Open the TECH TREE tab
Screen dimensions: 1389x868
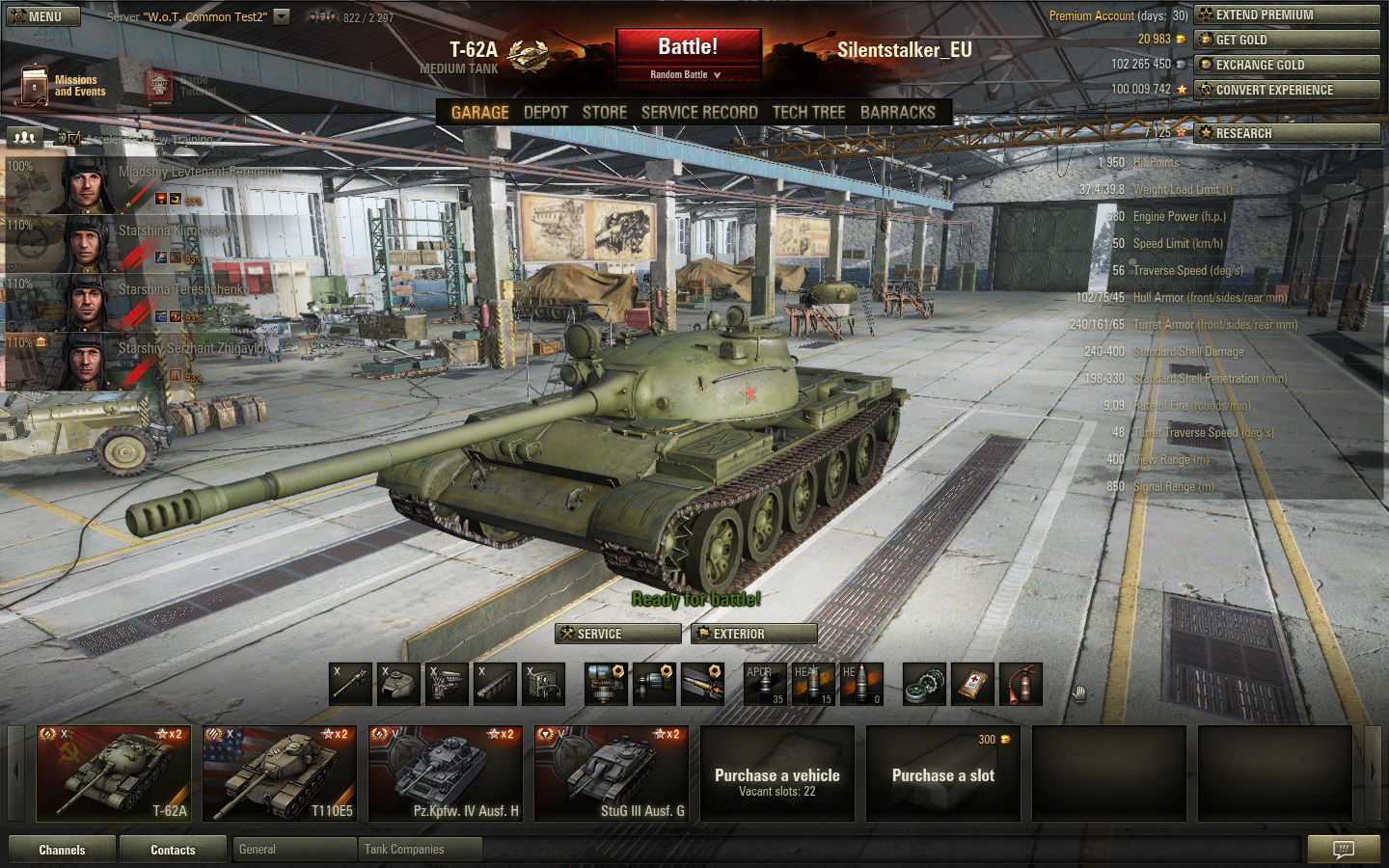pyautogui.click(x=808, y=112)
